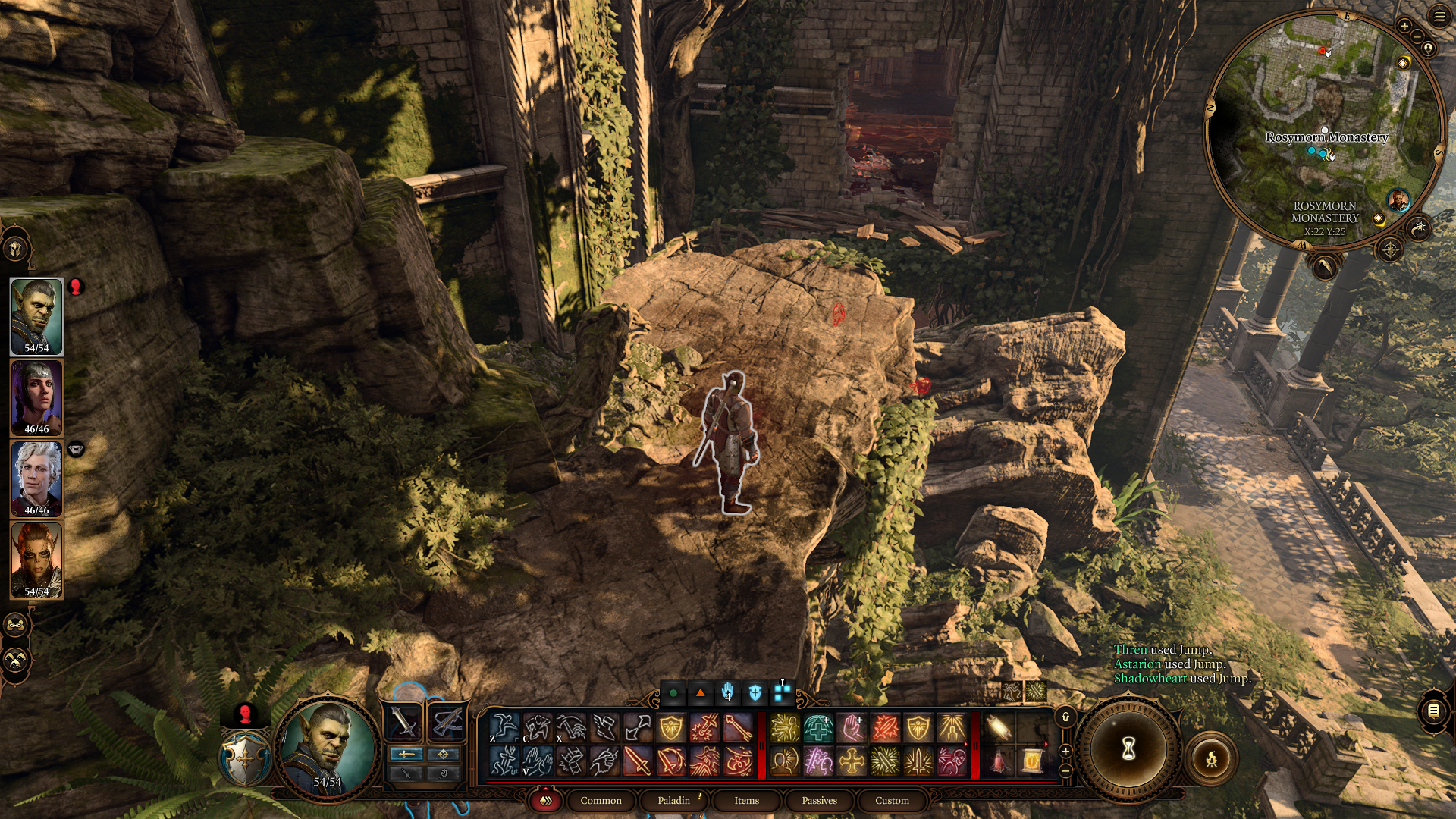Click the hourglass end turn button
Viewport: 1456px width, 819px height.
tap(1128, 750)
